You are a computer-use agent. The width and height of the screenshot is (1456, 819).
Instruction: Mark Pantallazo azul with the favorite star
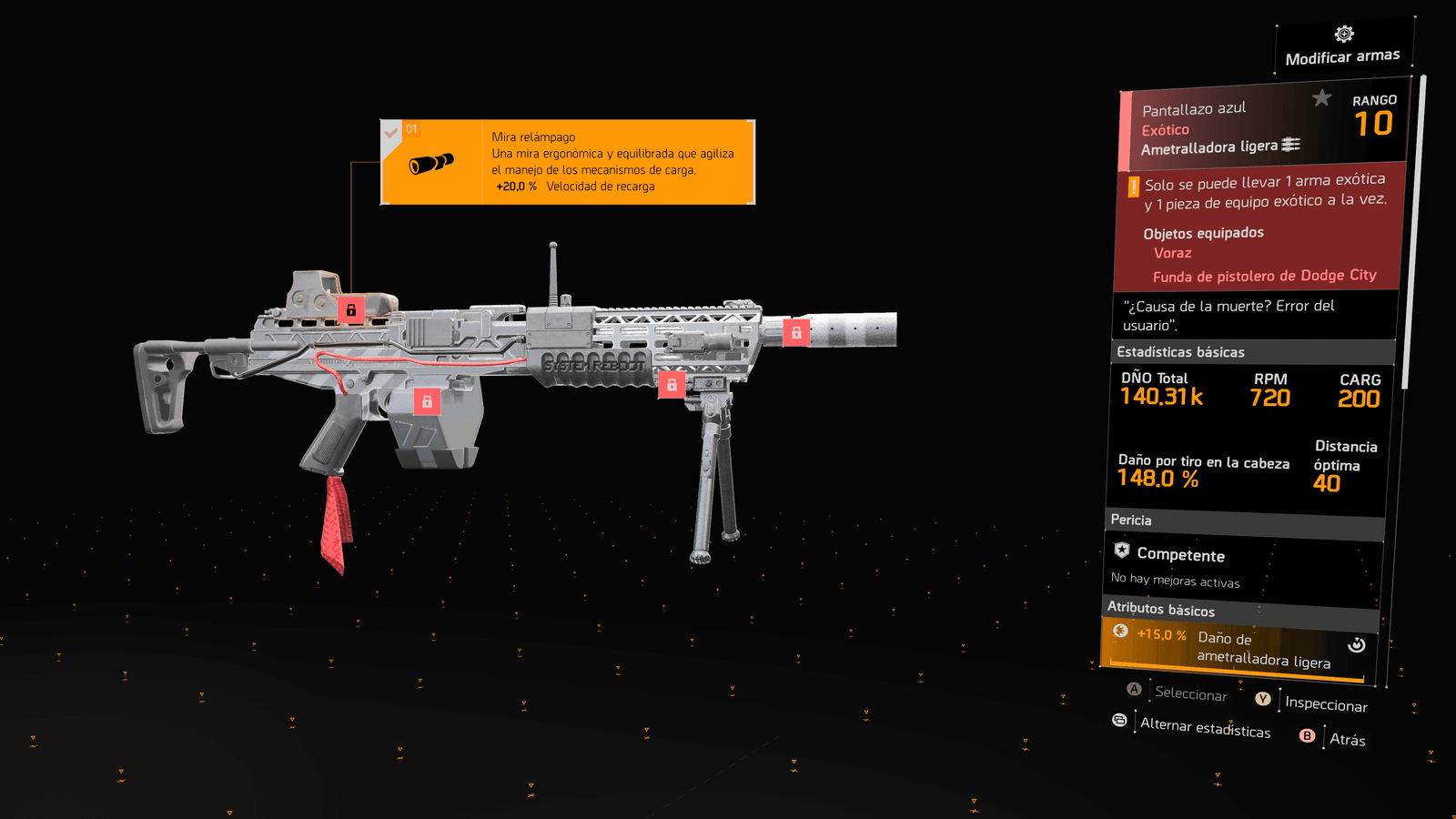[1321, 97]
